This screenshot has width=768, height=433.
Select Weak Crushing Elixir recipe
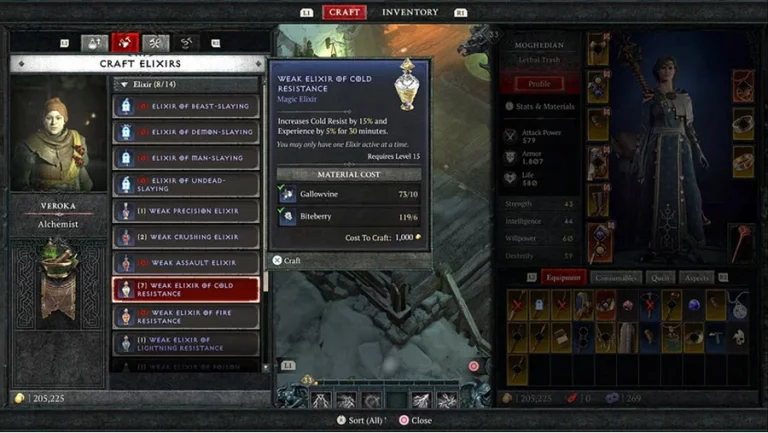tap(186, 237)
